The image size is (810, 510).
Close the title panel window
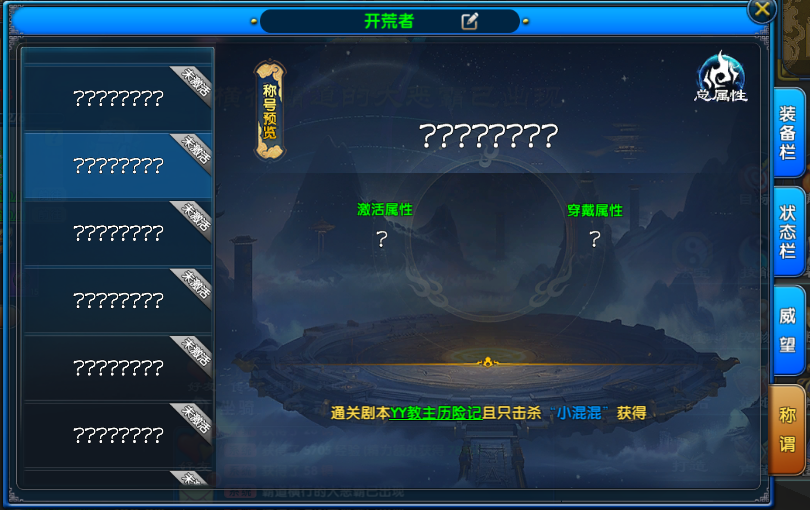pyautogui.click(x=763, y=10)
